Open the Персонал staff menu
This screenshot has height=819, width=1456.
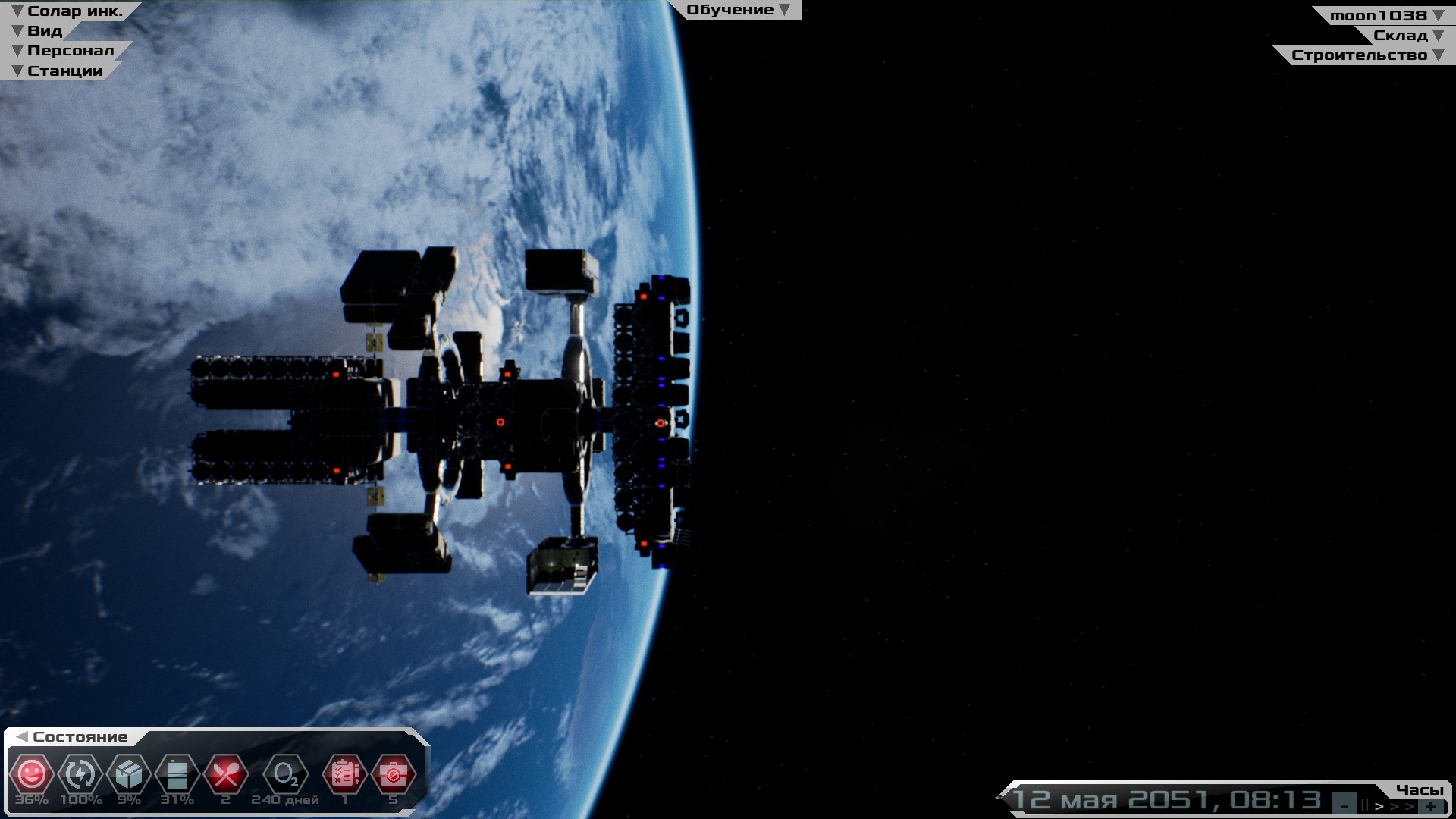tap(64, 51)
